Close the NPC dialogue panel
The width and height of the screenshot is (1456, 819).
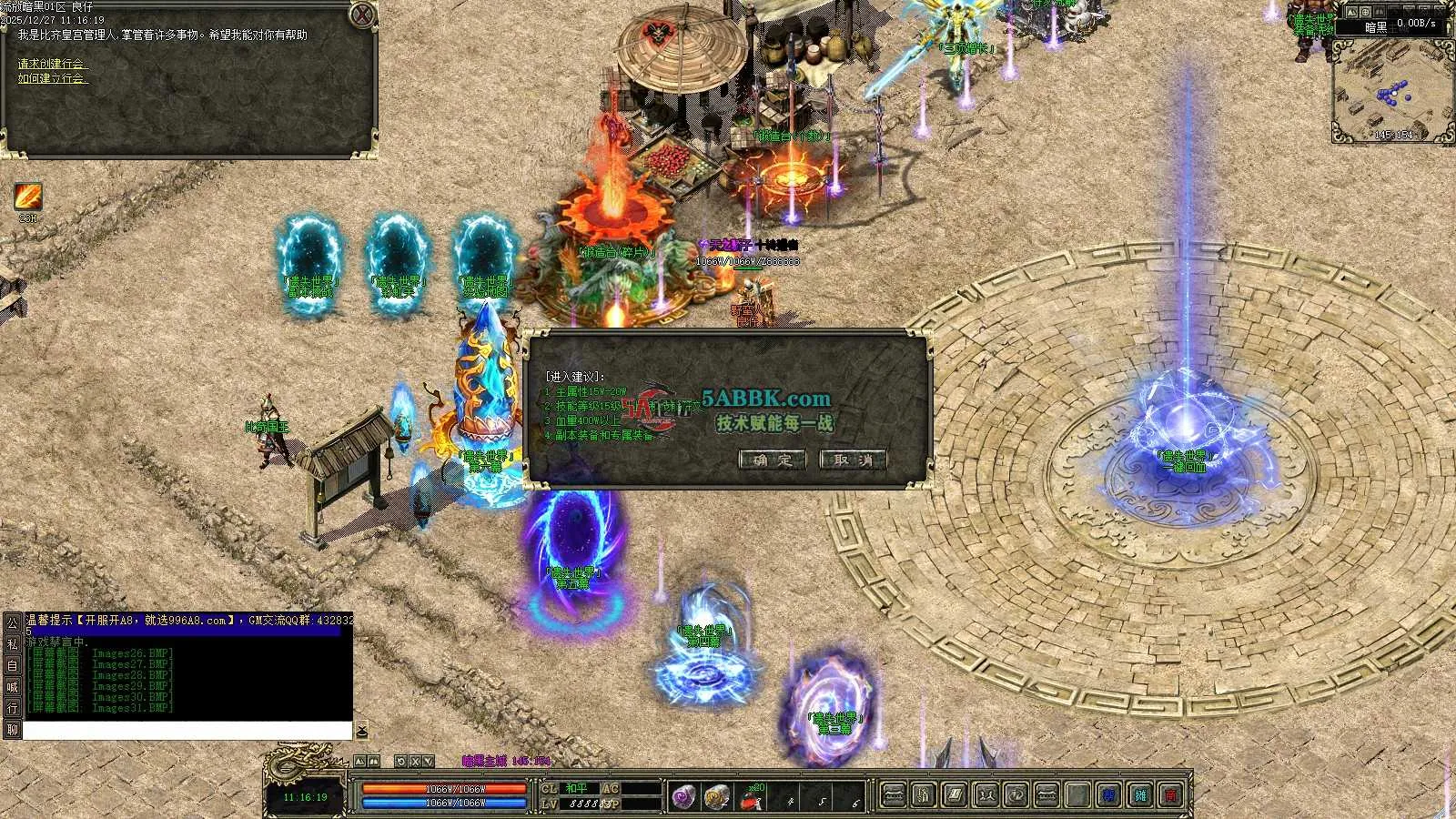click(x=362, y=15)
